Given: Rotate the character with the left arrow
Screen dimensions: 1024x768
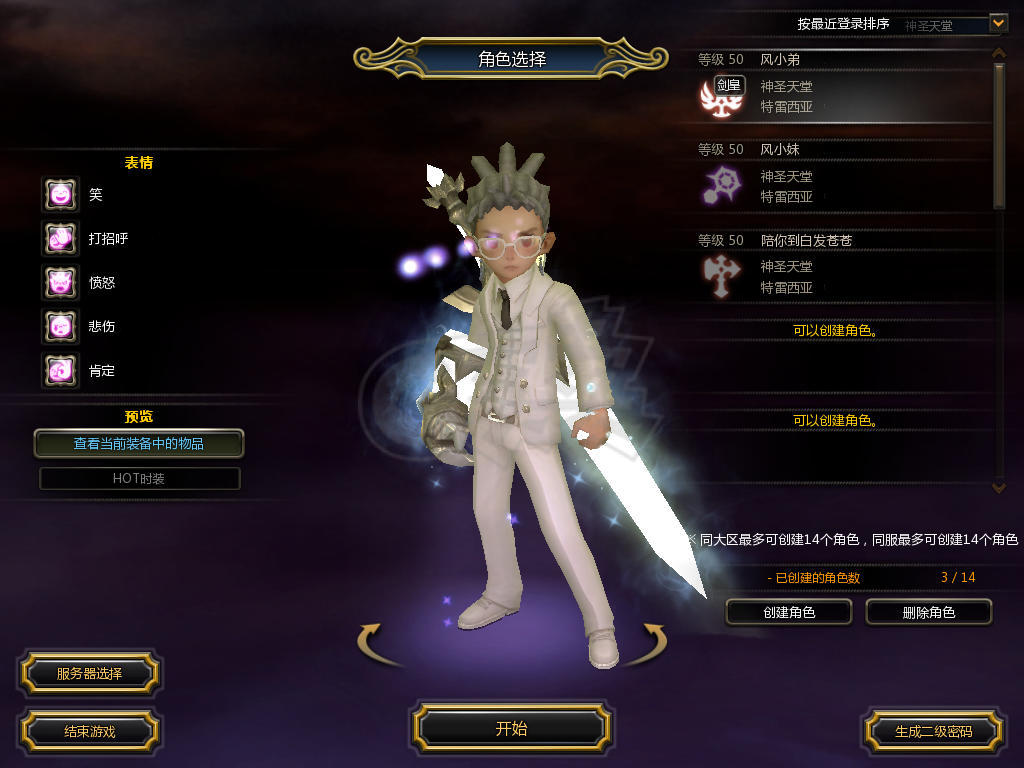Looking at the screenshot, I should pyautogui.click(x=372, y=642).
